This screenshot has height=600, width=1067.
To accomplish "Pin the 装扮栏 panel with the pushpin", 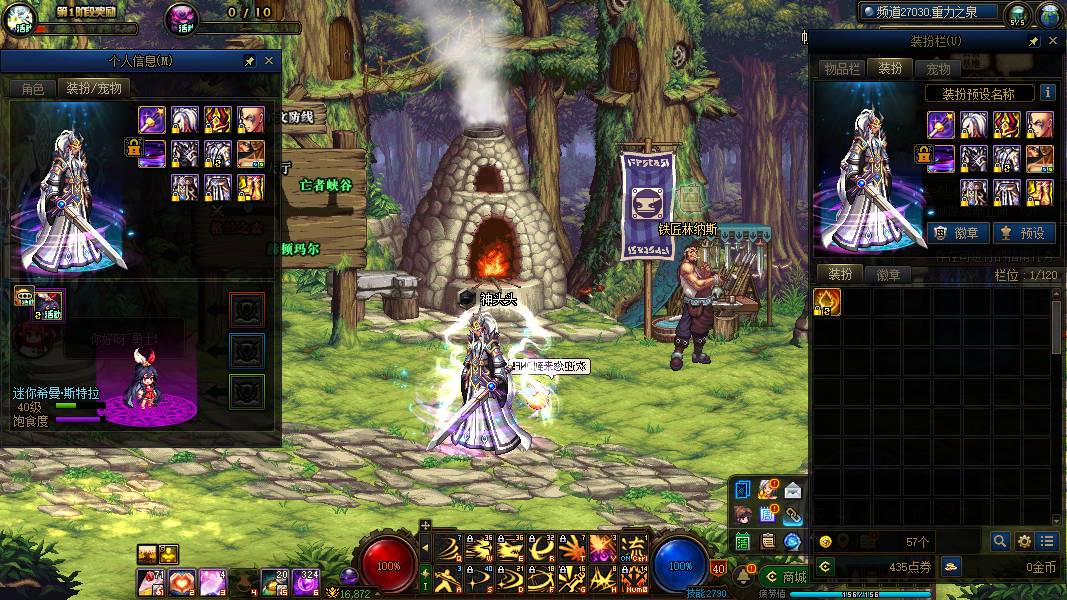I will tap(1032, 41).
